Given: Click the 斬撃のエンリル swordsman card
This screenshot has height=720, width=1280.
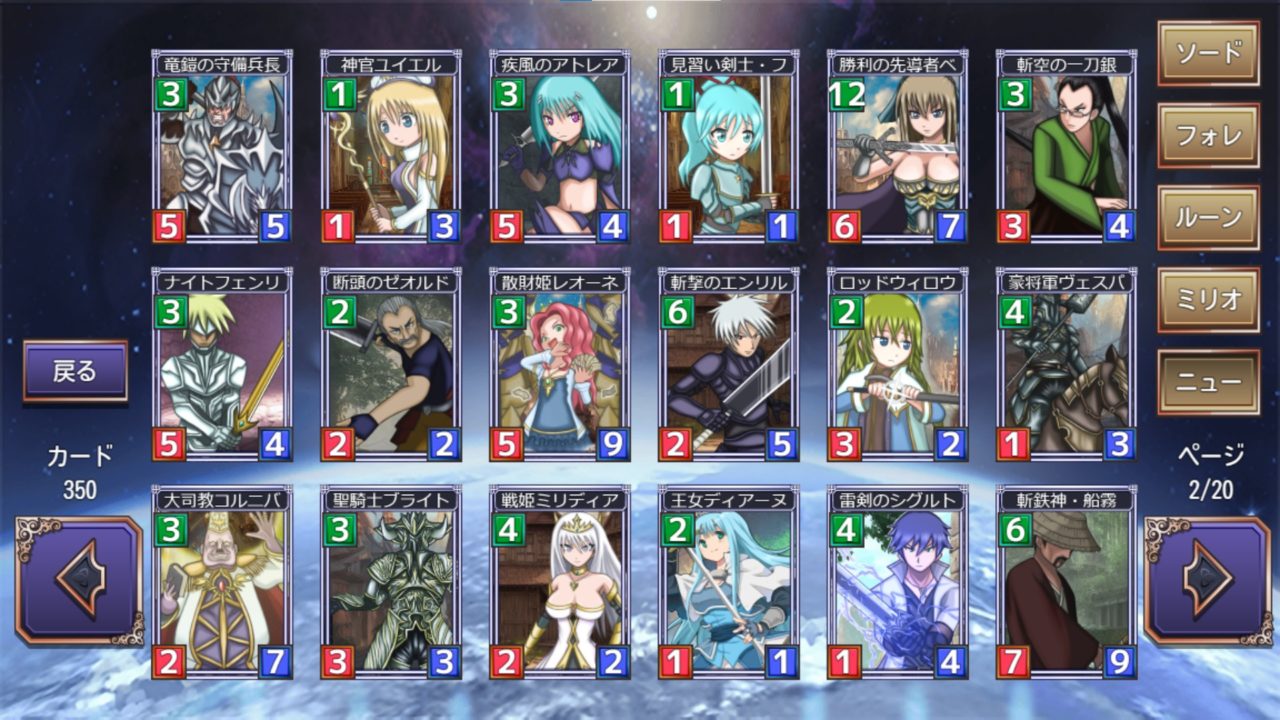Looking at the screenshot, I should (x=728, y=365).
